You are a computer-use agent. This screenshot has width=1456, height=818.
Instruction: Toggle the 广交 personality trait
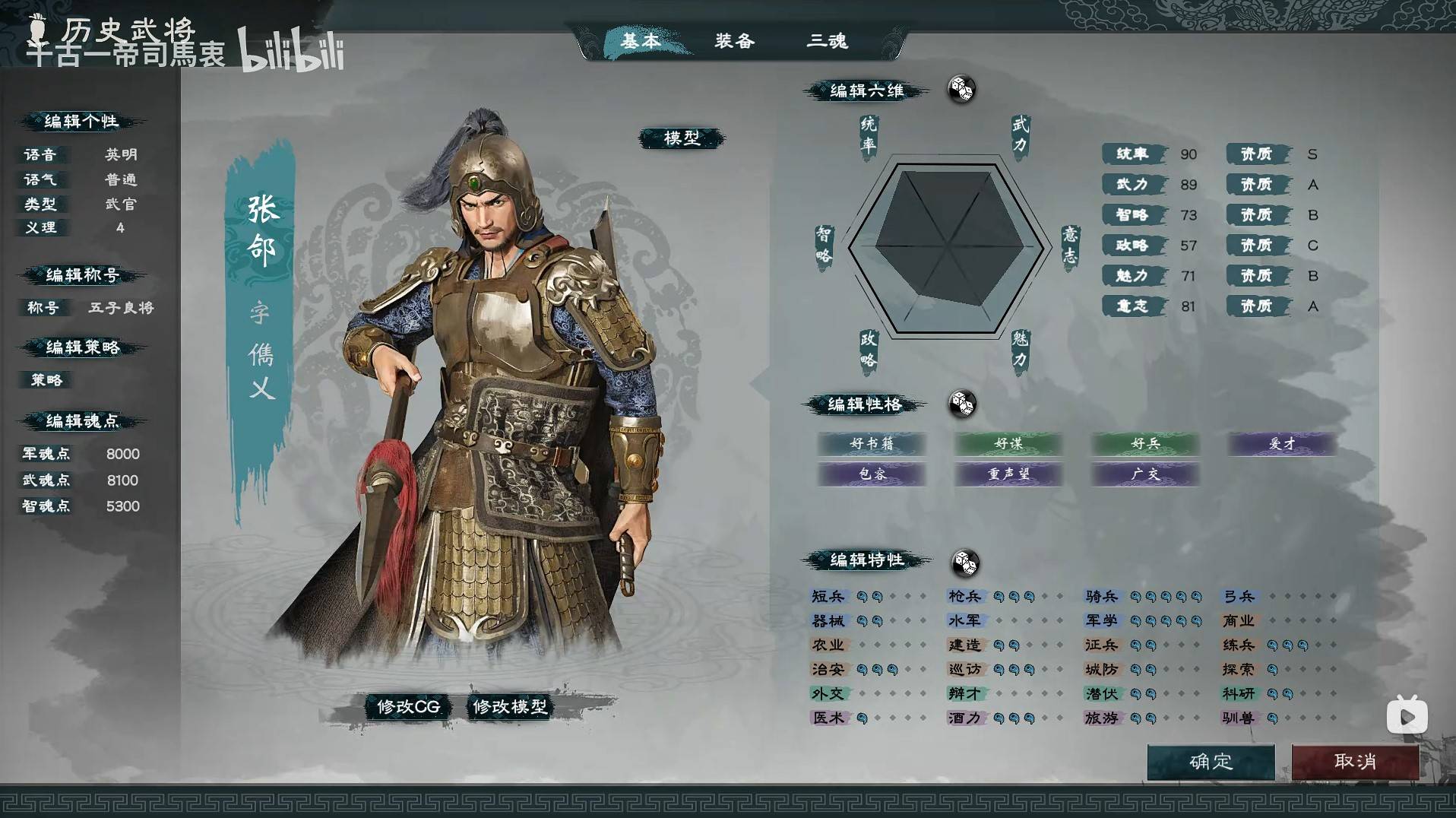pyautogui.click(x=1144, y=474)
